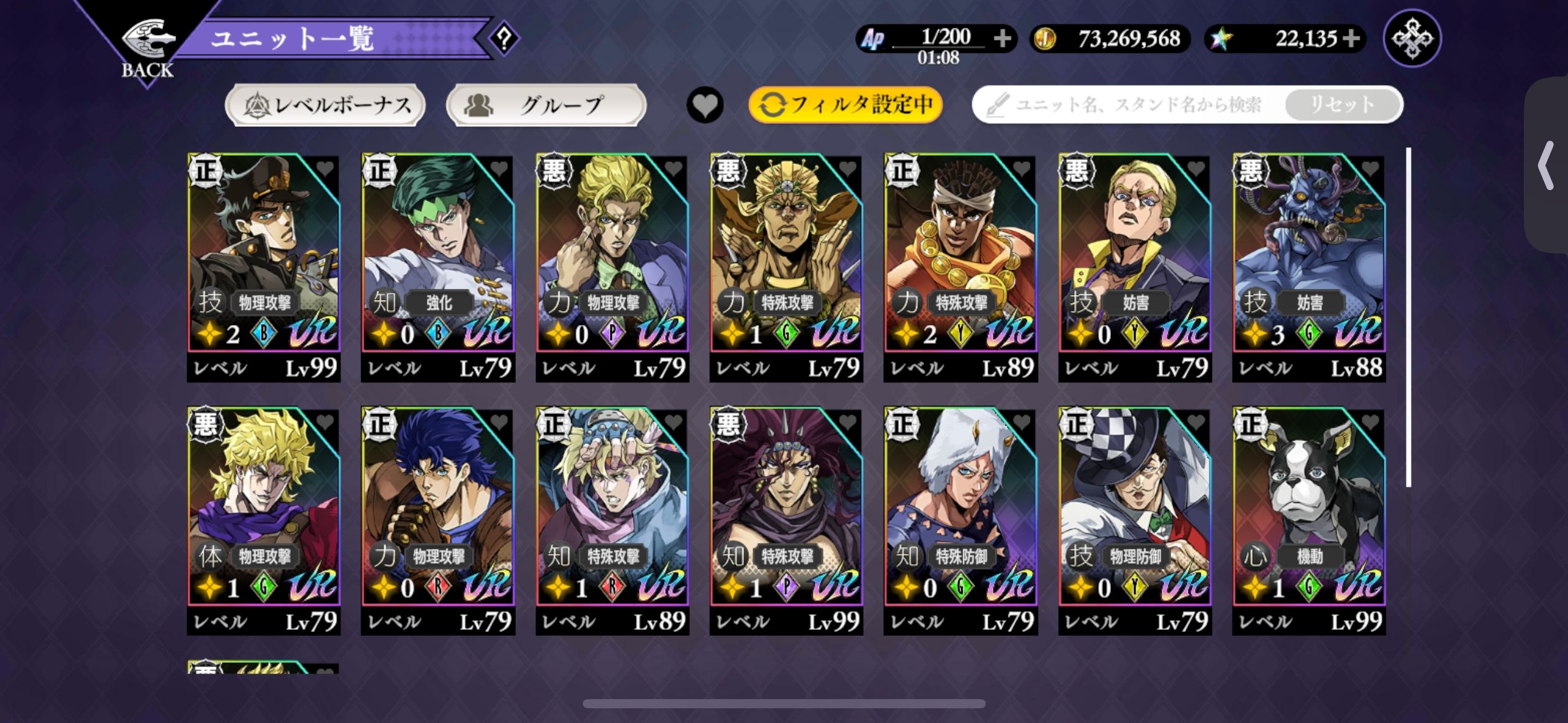Open the yellow フィルタ設定中 filter settings
The width and height of the screenshot is (1568, 723).
(845, 105)
